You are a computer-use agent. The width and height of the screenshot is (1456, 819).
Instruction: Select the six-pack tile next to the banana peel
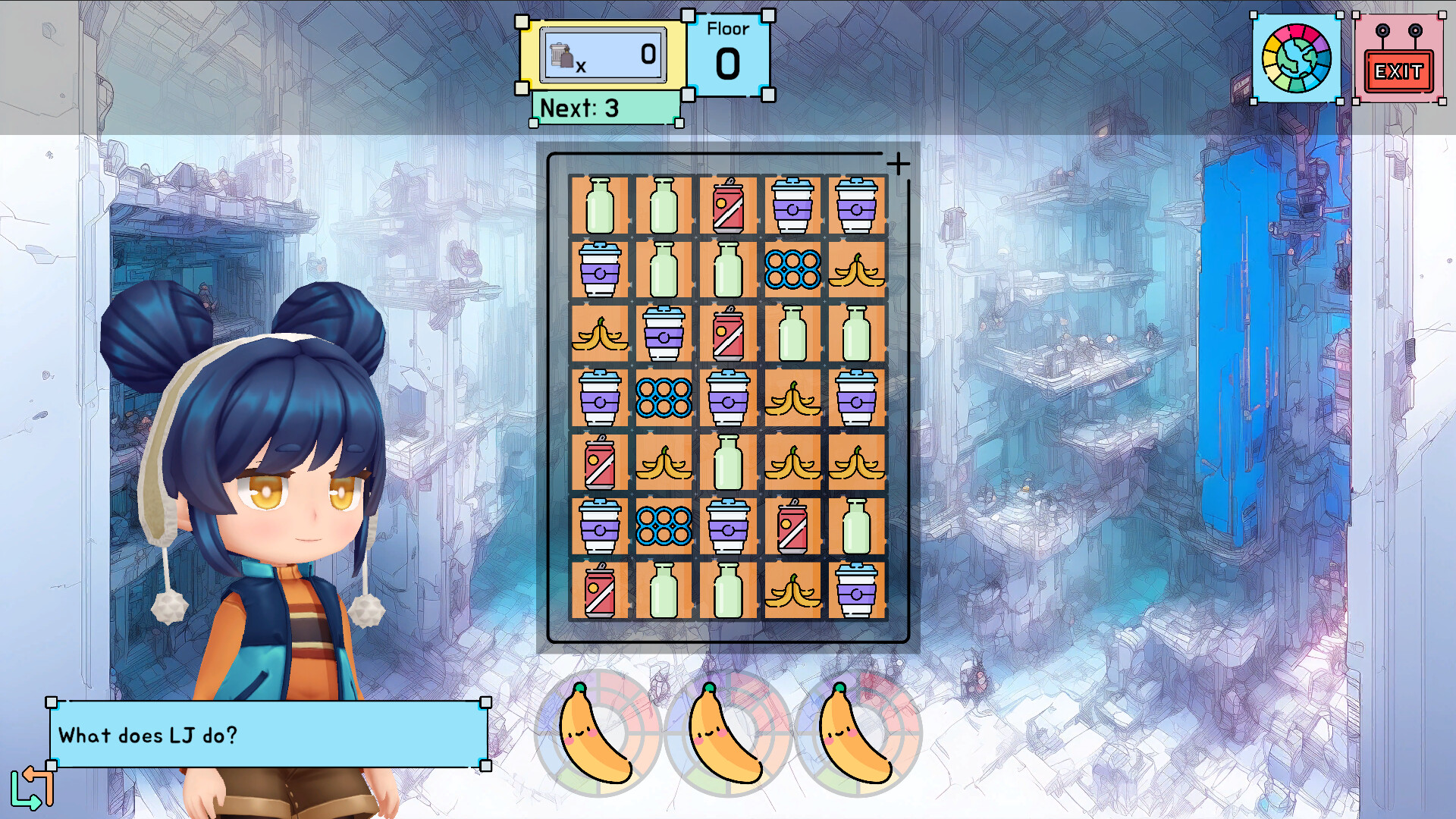click(792, 269)
